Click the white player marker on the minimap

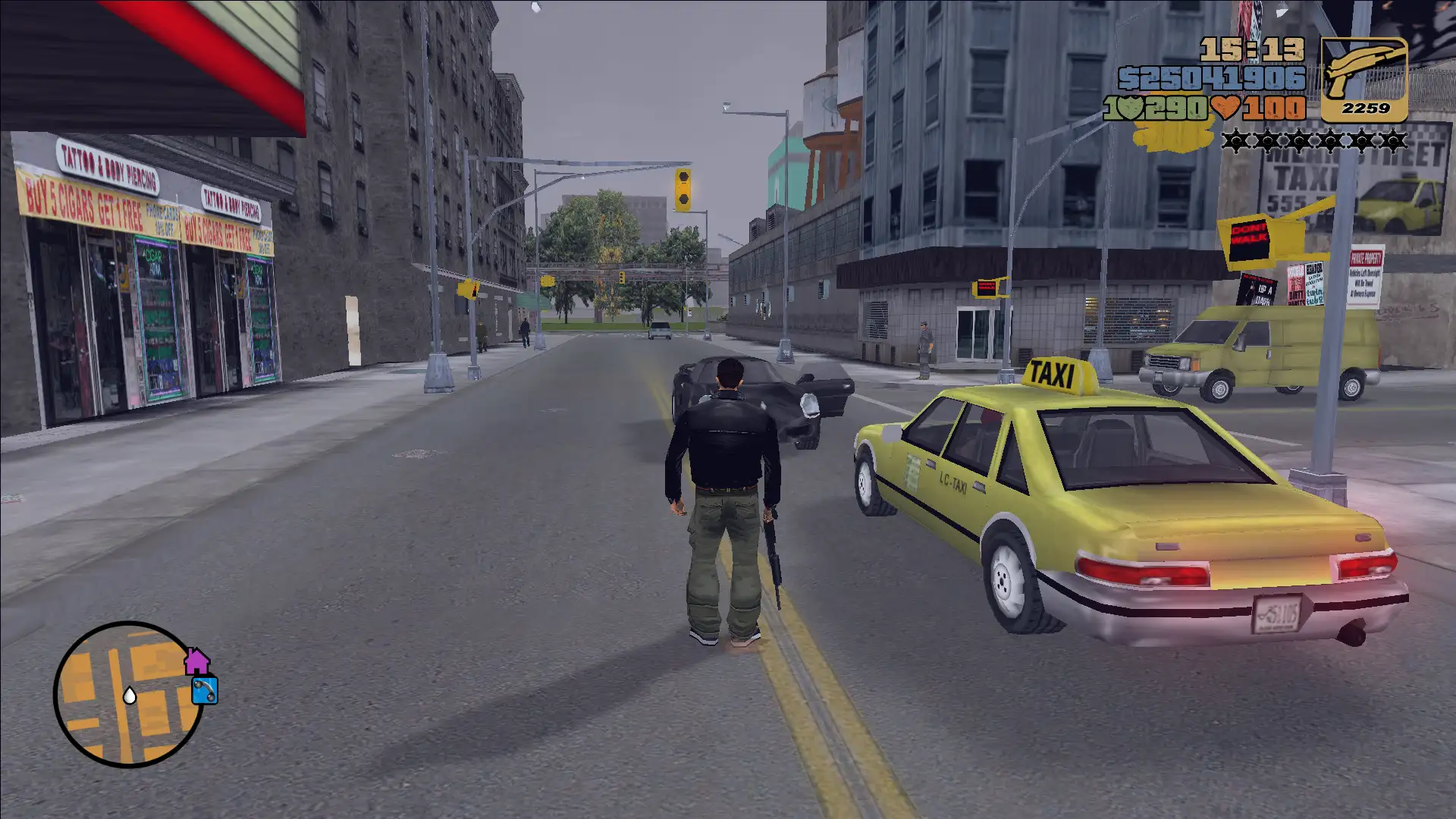coord(130,695)
